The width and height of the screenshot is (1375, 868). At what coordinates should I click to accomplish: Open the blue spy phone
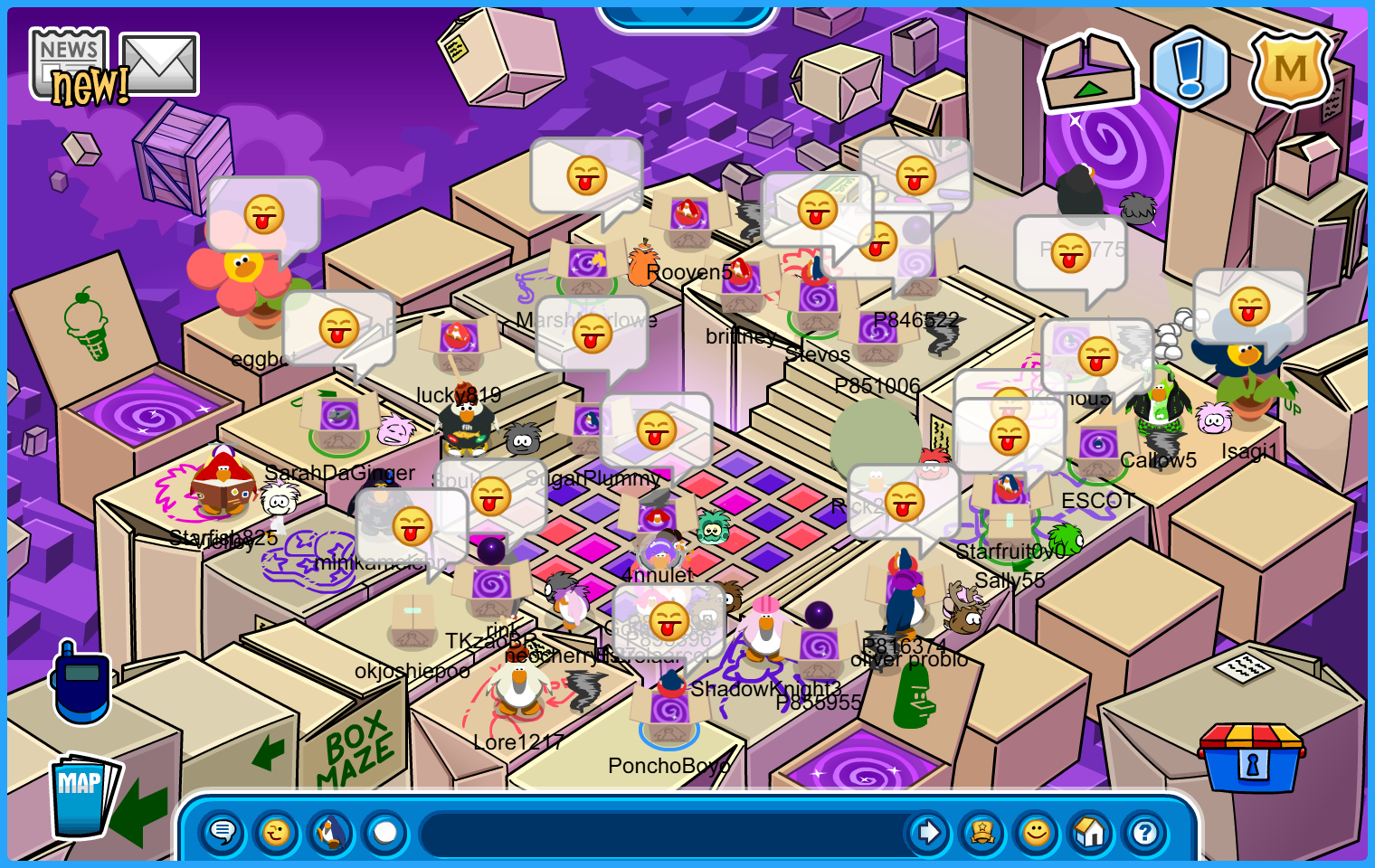pyautogui.click(x=81, y=683)
